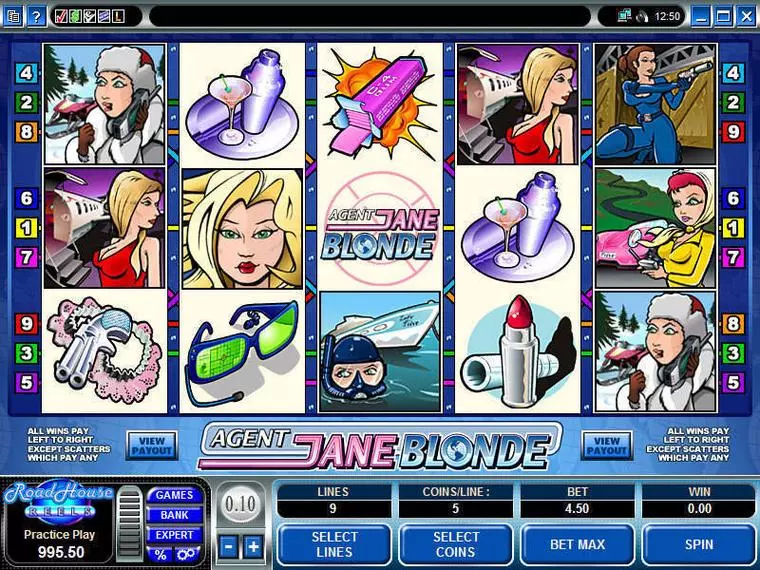This screenshot has width=760, height=570.
Task: Close the game window
Action: pyautogui.click(x=747, y=16)
